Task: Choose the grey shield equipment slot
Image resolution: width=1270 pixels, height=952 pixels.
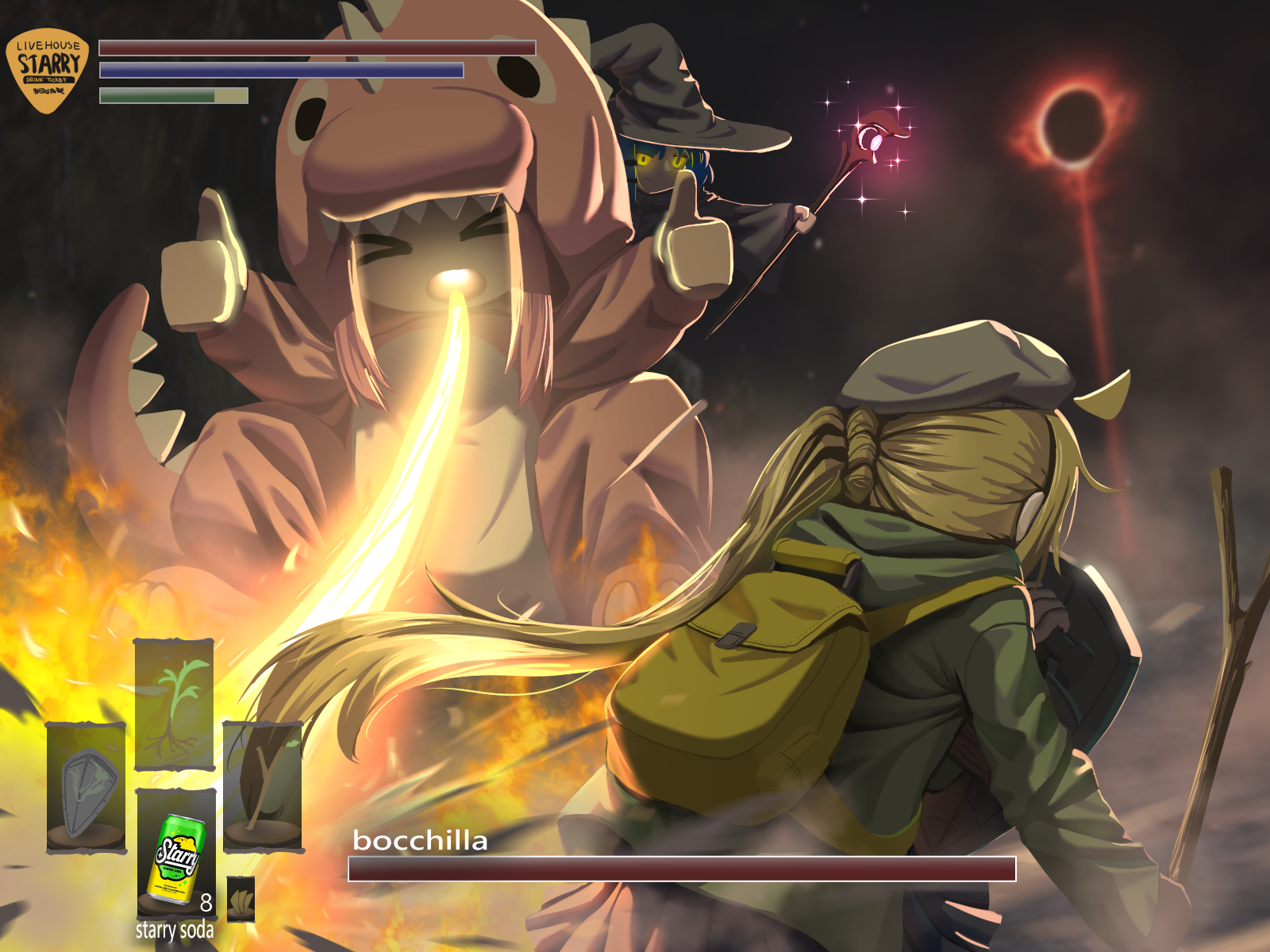Action: [87, 788]
